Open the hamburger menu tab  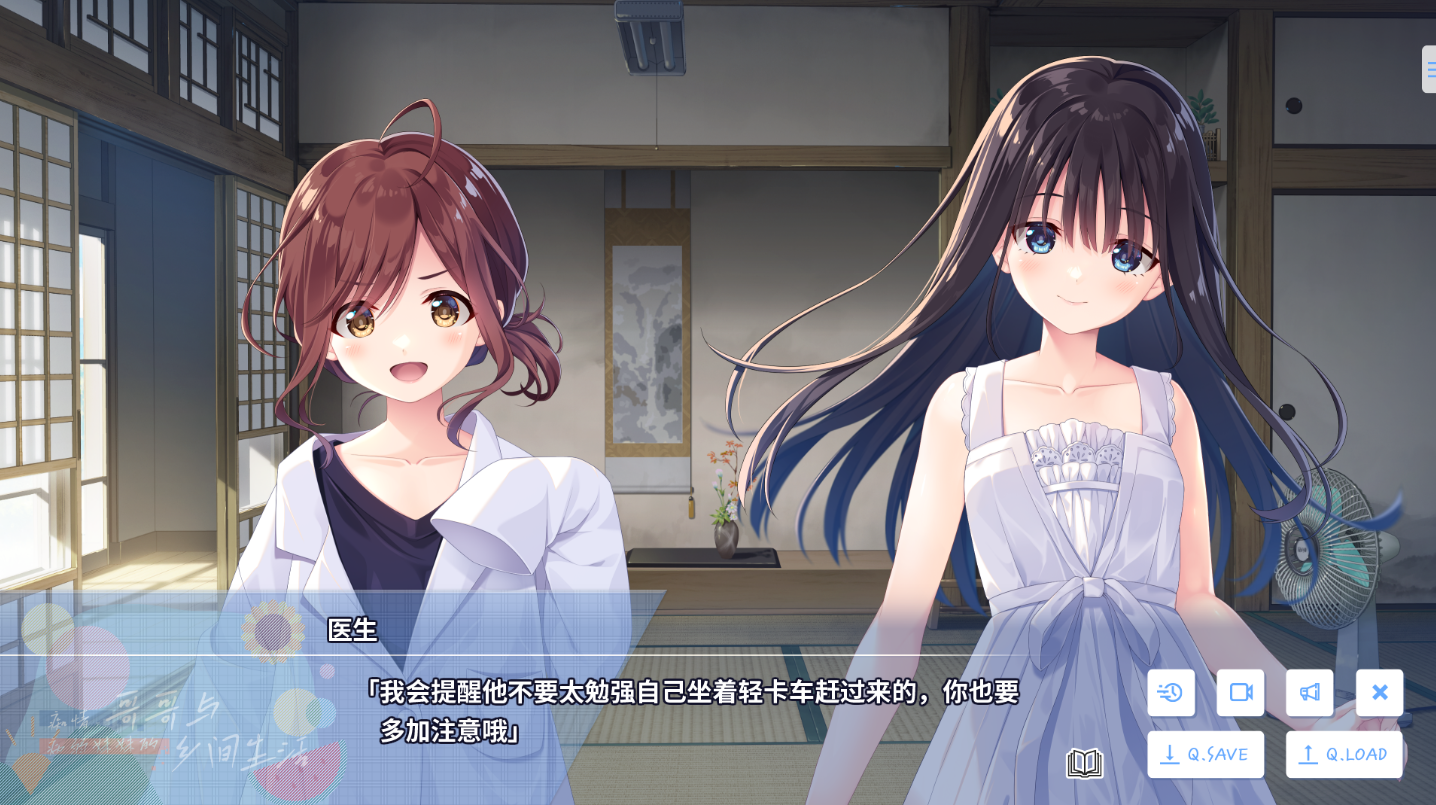coord(1430,69)
